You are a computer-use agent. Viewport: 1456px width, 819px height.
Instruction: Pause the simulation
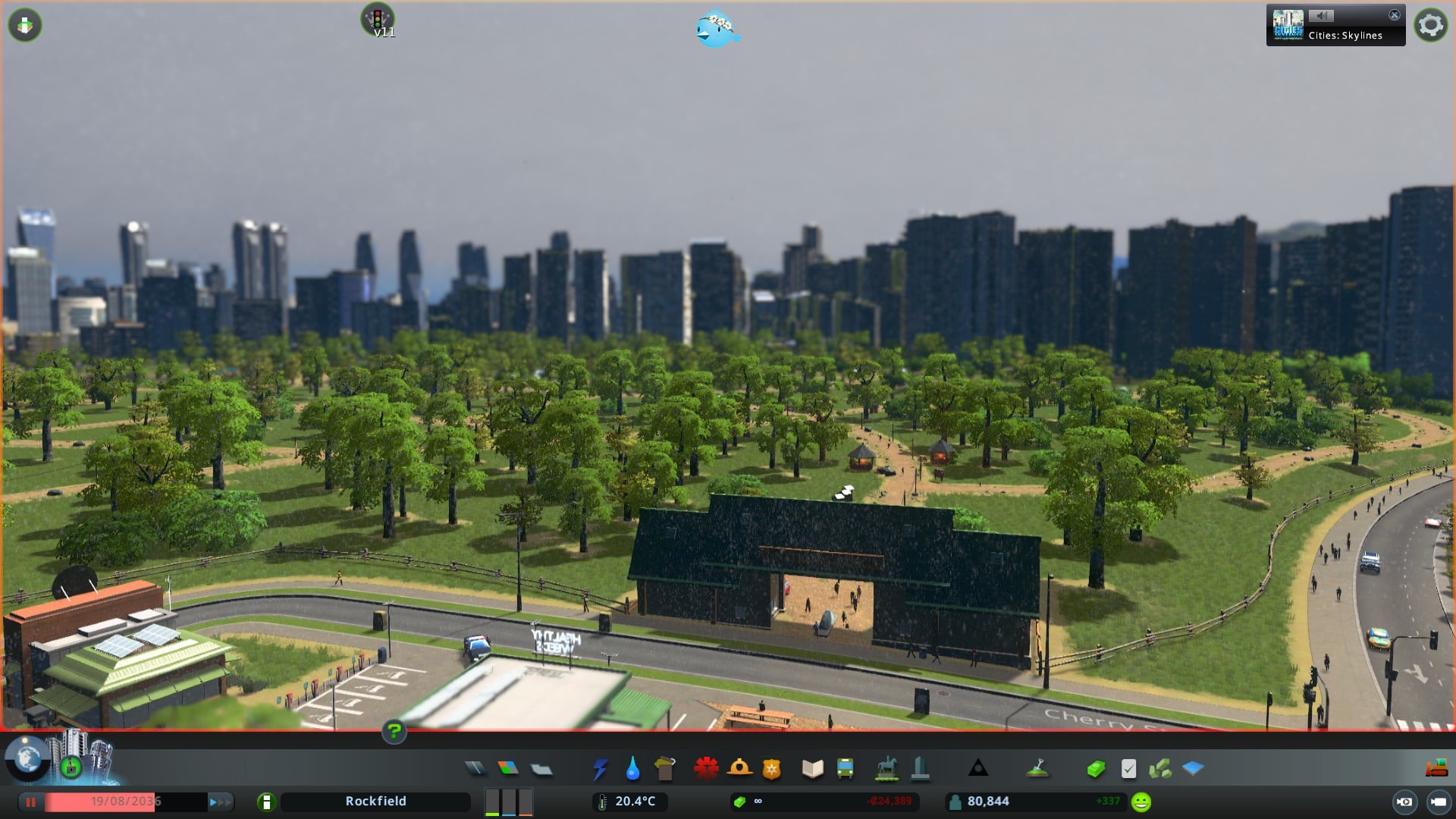pos(31,802)
